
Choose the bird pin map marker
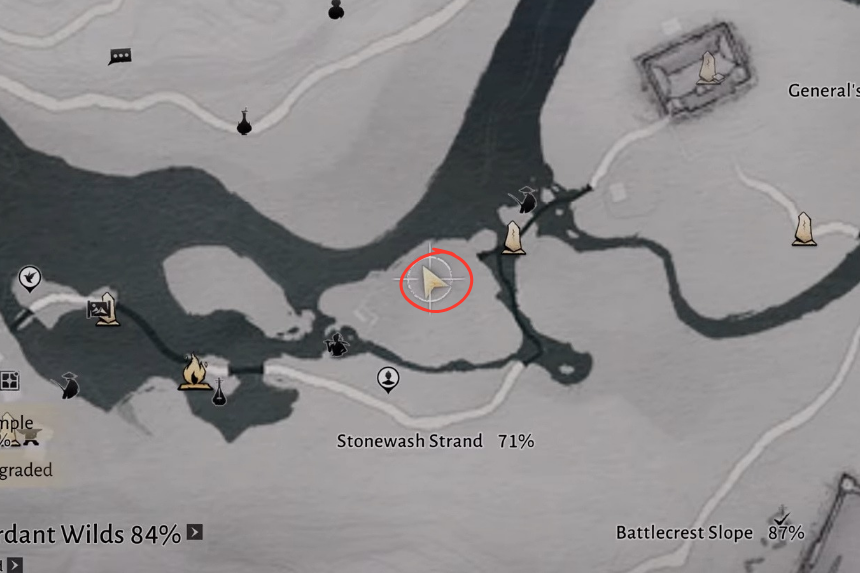[30, 278]
